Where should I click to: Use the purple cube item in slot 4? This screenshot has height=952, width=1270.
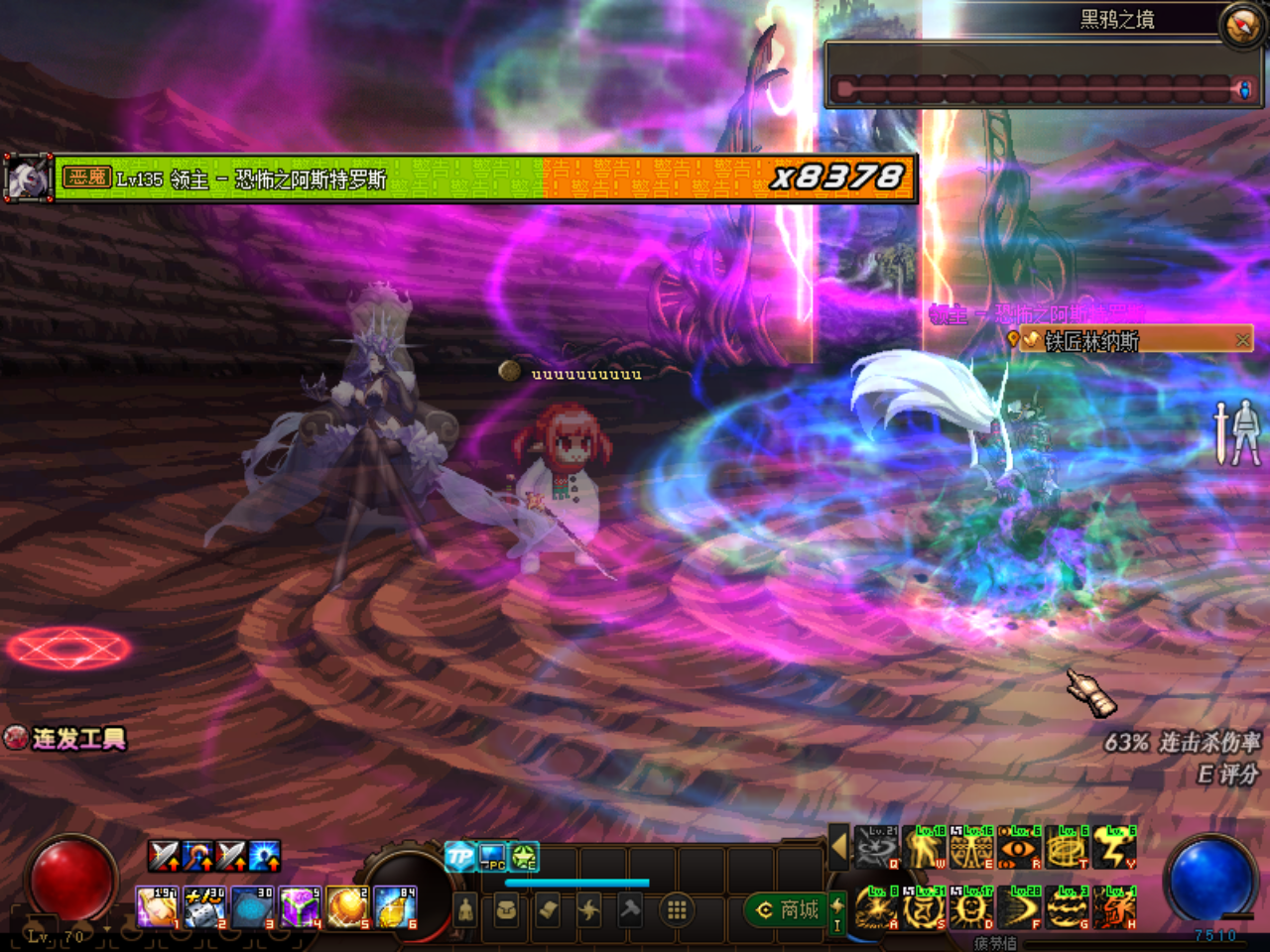[x=300, y=908]
